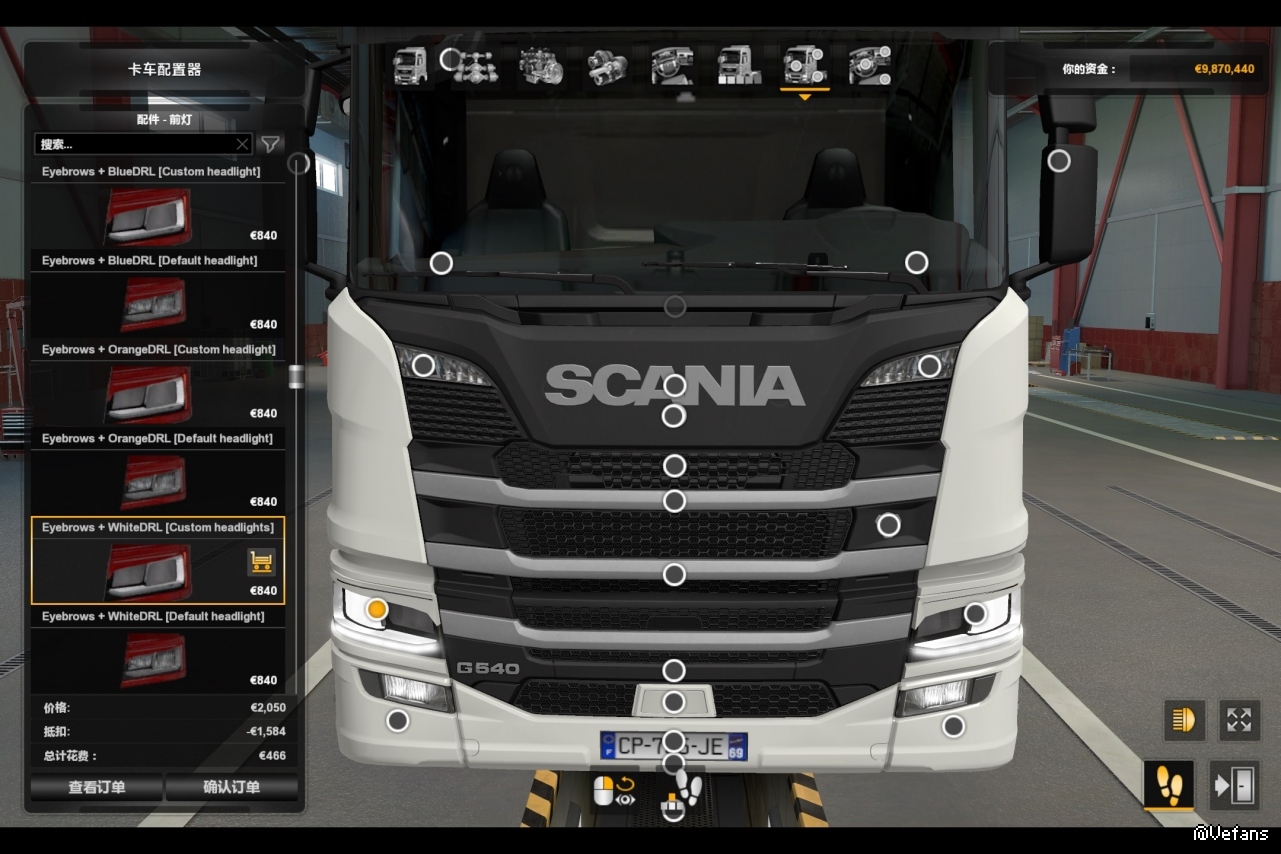1281x854 pixels.
Task: Confirm the order (确认订单)
Action: (232, 787)
